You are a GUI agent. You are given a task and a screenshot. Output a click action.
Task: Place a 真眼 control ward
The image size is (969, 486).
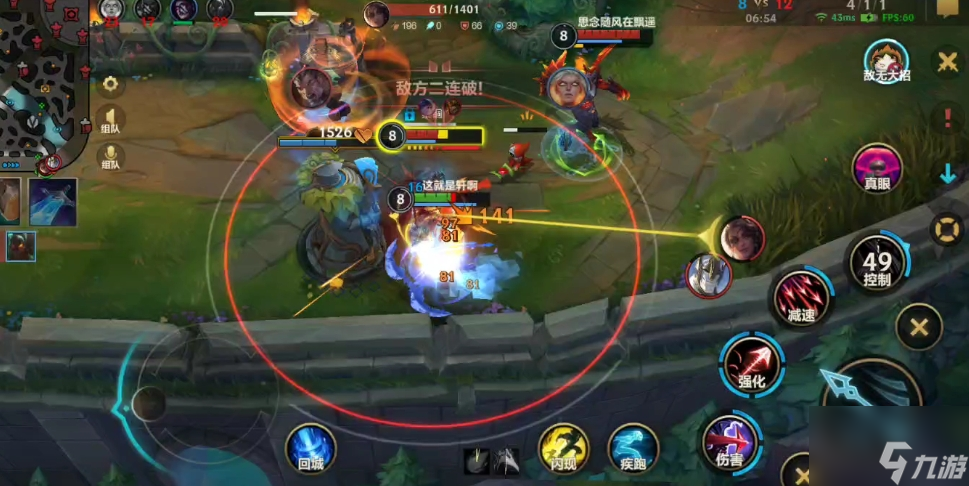pos(877,169)
